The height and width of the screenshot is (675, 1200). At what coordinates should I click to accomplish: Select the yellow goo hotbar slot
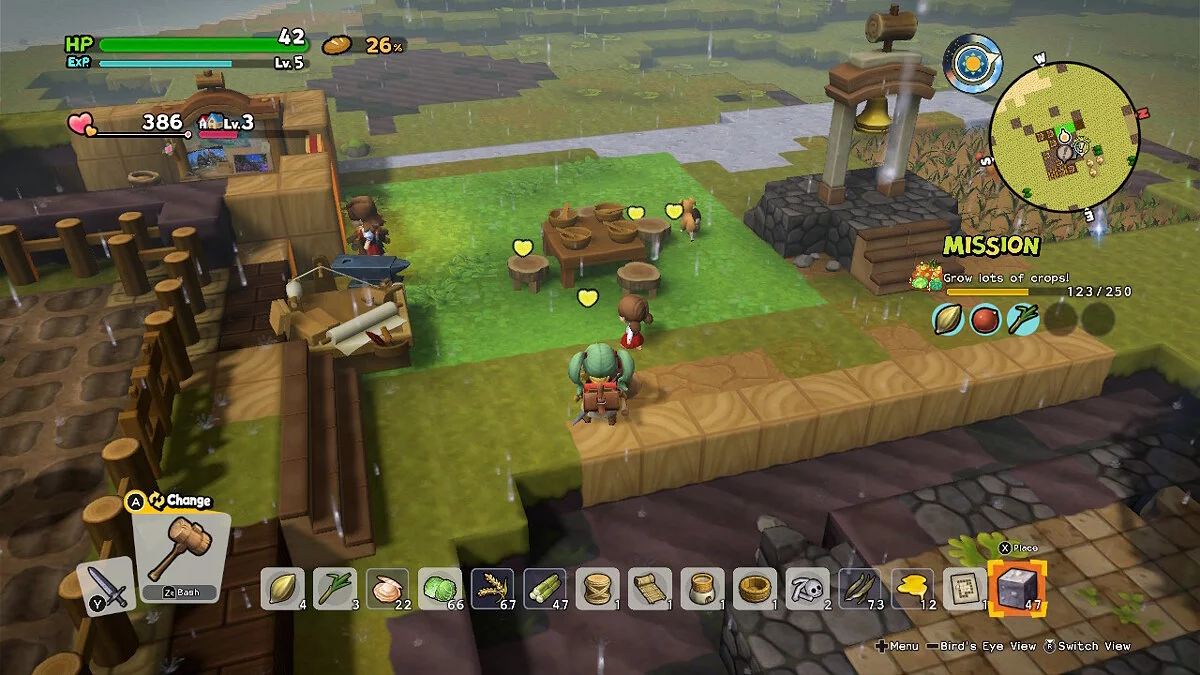pos(912,588)
